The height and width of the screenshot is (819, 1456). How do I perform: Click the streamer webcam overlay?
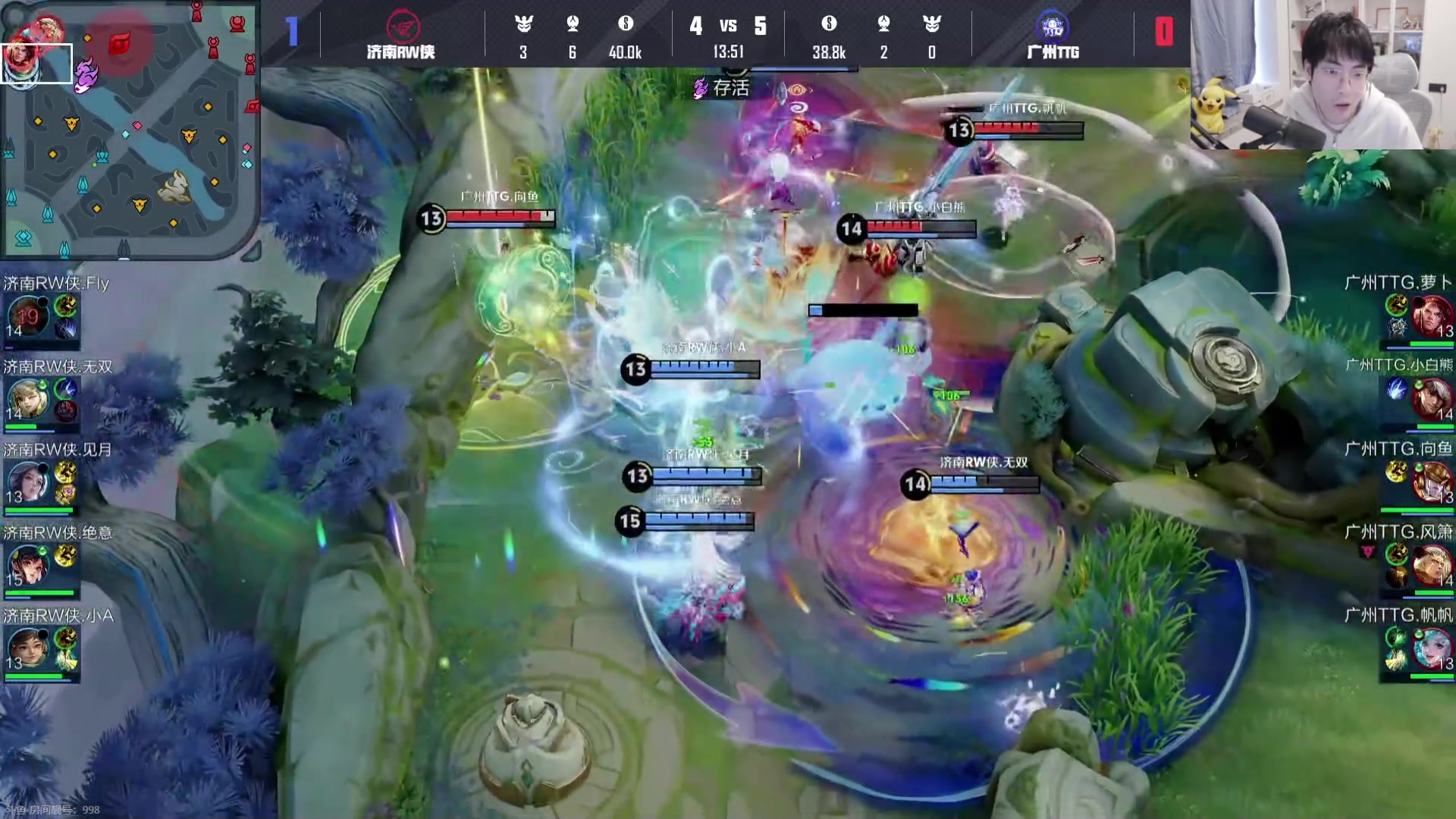pyautogui.click(x=1323, y=74)
